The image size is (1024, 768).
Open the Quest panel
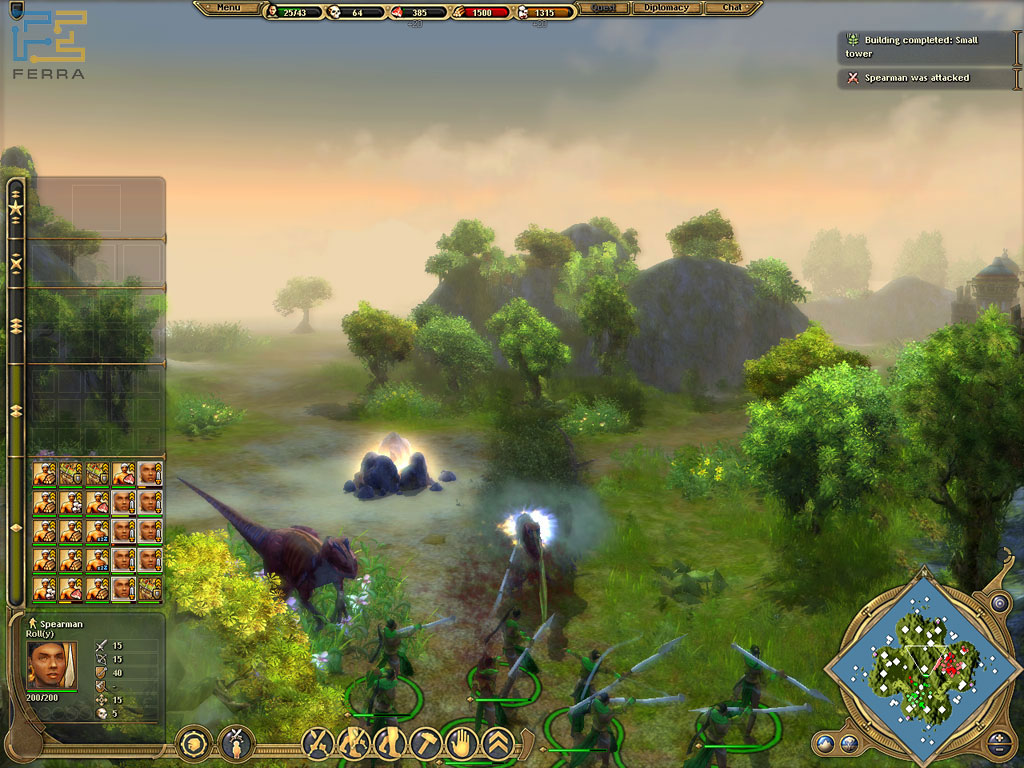[602, 8]
